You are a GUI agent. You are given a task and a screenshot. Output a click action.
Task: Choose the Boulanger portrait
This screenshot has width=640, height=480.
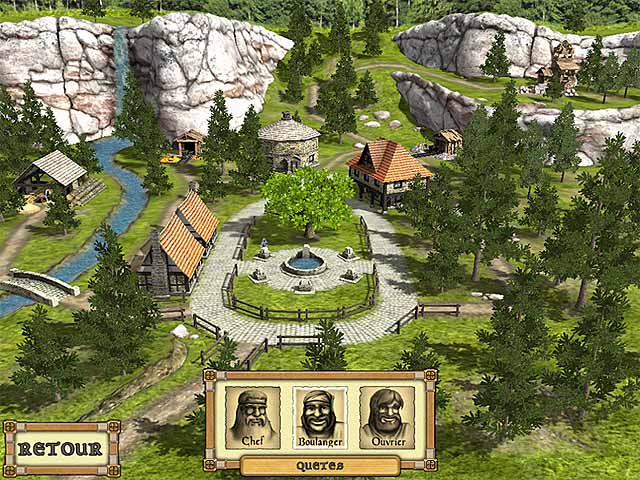point(319,417)
